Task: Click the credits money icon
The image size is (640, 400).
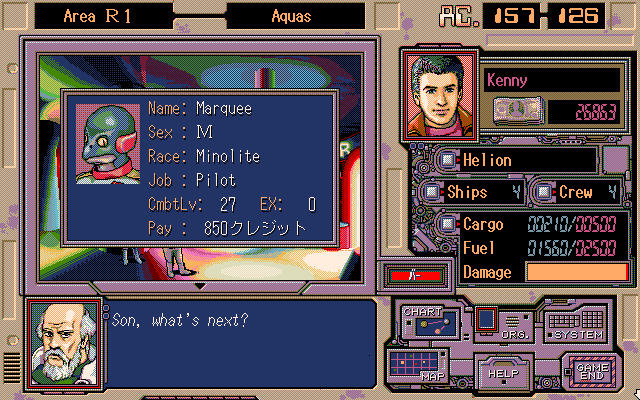Action: pos(516,108)
